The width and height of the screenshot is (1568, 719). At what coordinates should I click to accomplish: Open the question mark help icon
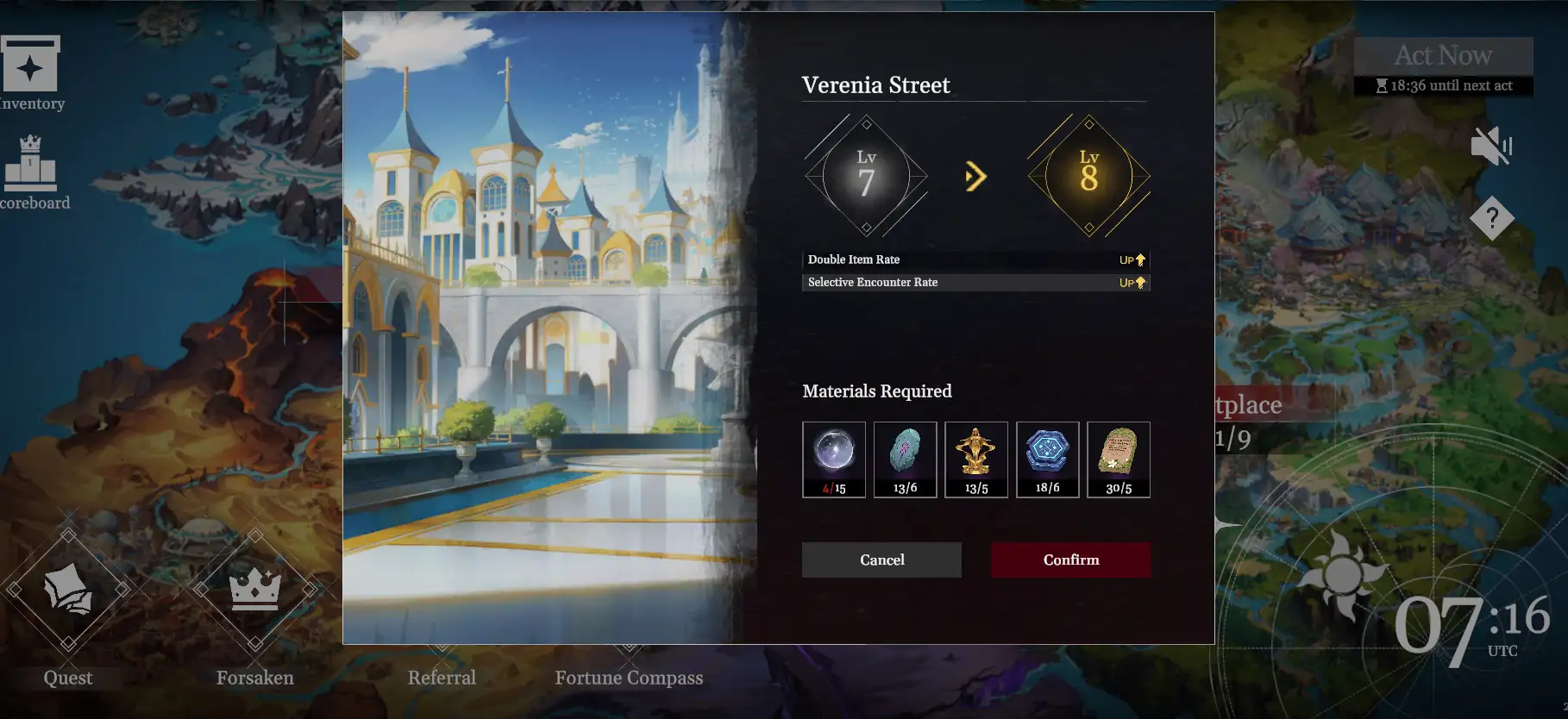(1492, 218)
